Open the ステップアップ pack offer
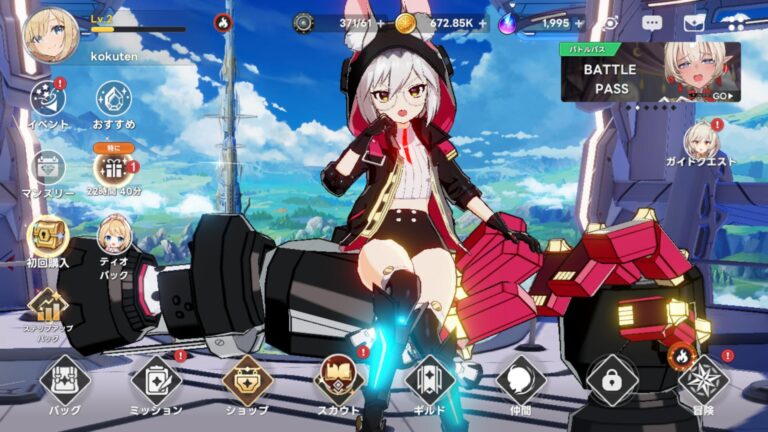Image resolution: width=768 pixels, height=432 pixels. [x=47, y=307]
